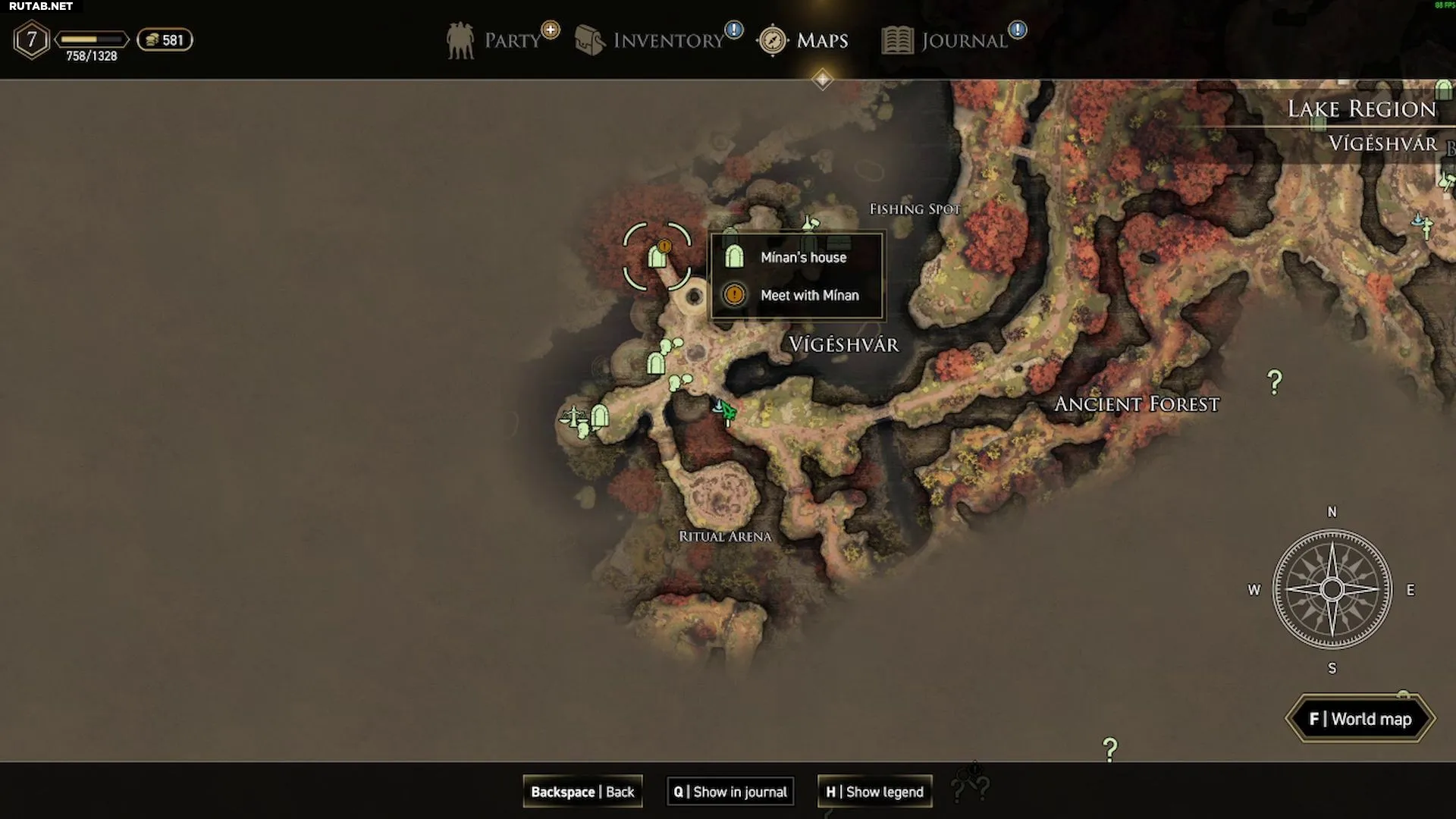Select the Maps tab
1456x819 pixels.
tap(803, 40)
